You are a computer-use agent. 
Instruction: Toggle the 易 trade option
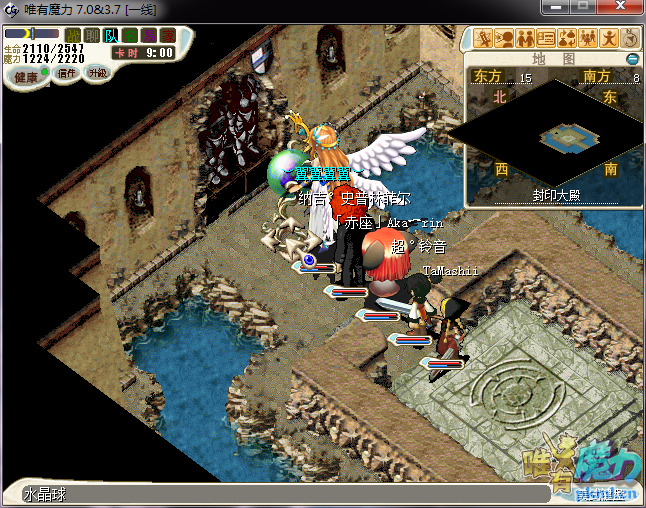coord(149,36)
